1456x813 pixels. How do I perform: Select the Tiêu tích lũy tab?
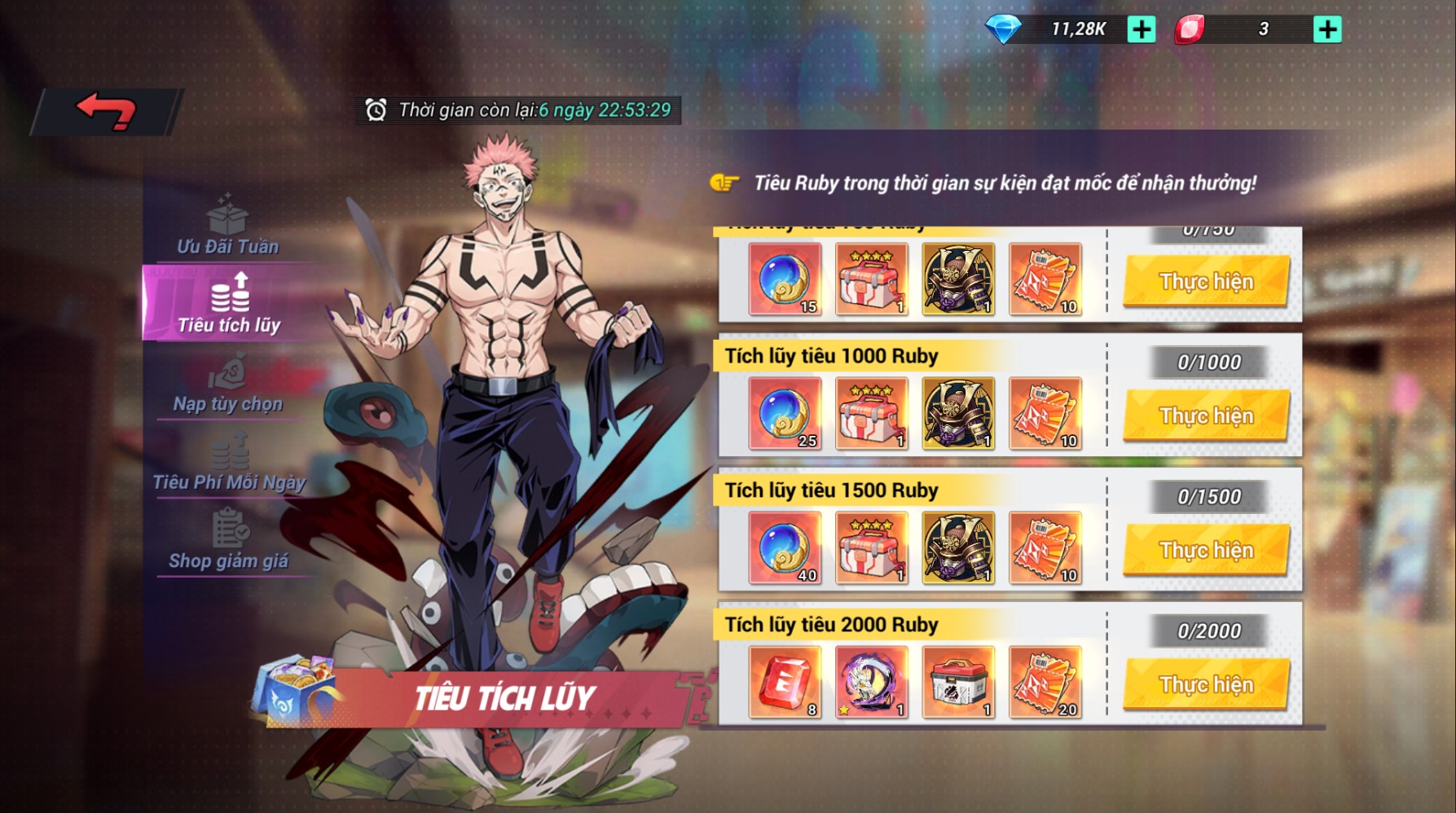tap(229, 303)
